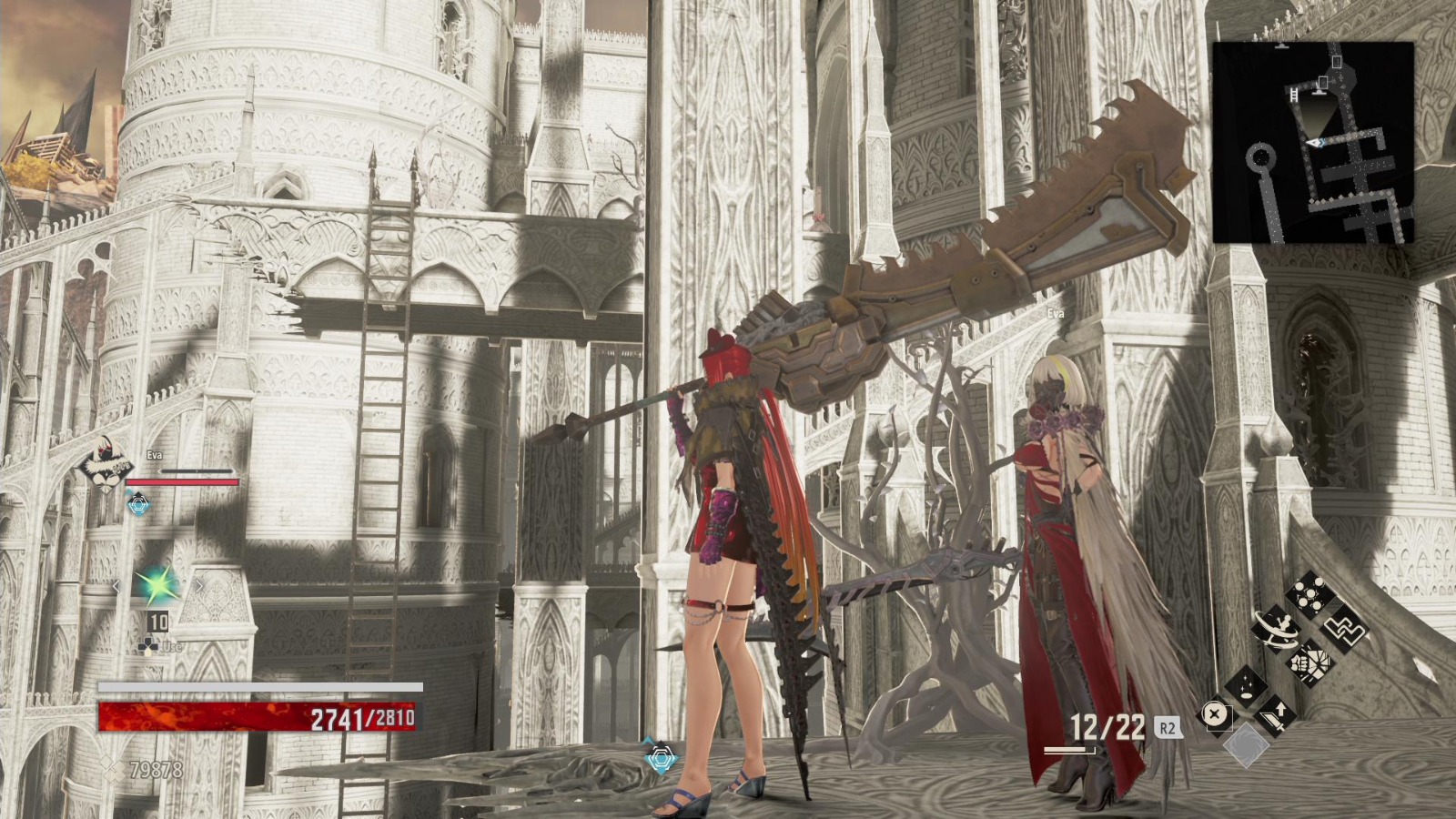Click the hexagonal buff icon below Eva's portrait

click(137, 504)
